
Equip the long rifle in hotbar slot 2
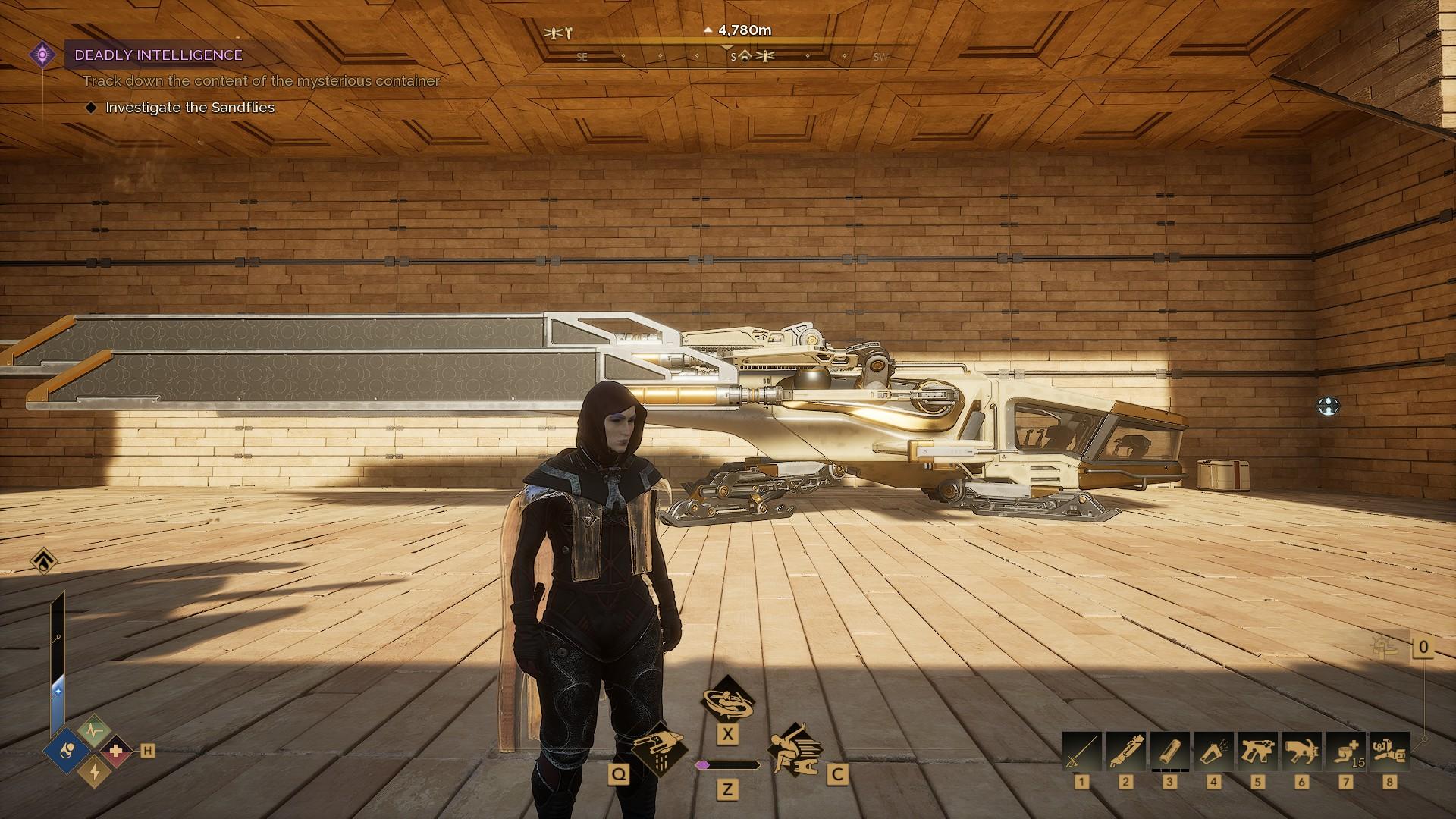tap(1125, 751)
